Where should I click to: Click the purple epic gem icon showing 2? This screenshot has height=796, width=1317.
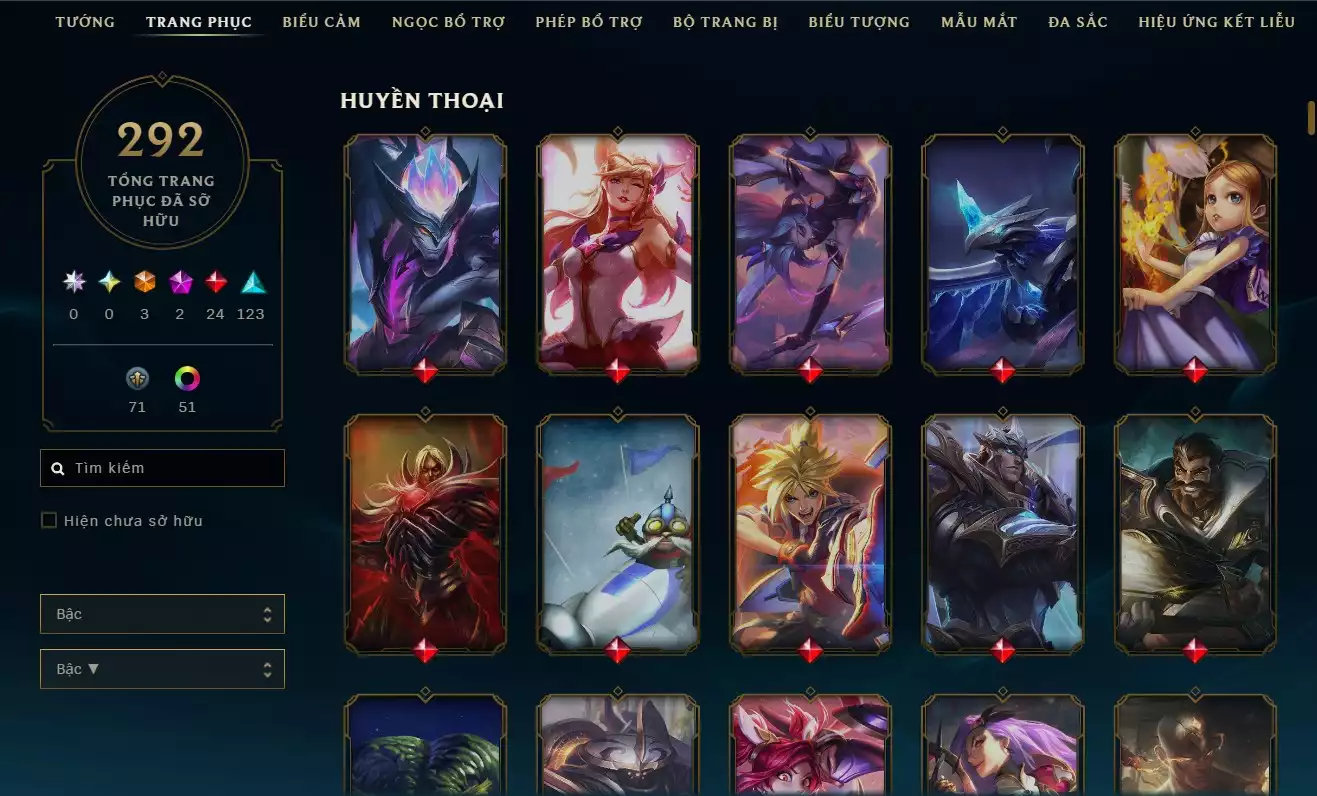pos(180,283)
